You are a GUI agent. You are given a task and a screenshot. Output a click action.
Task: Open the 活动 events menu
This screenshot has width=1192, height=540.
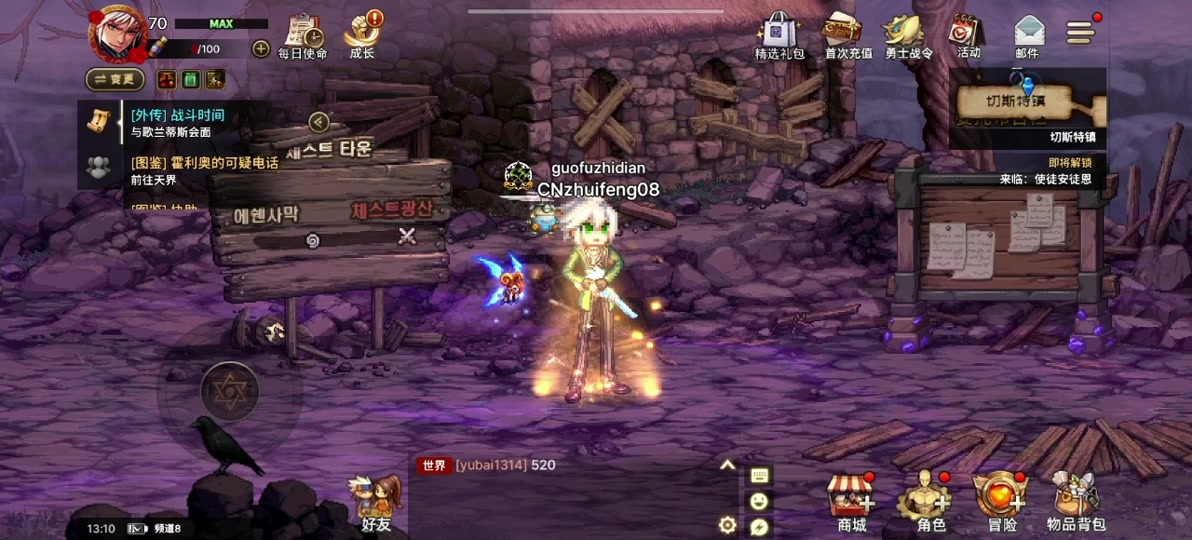tap(968, 36)
